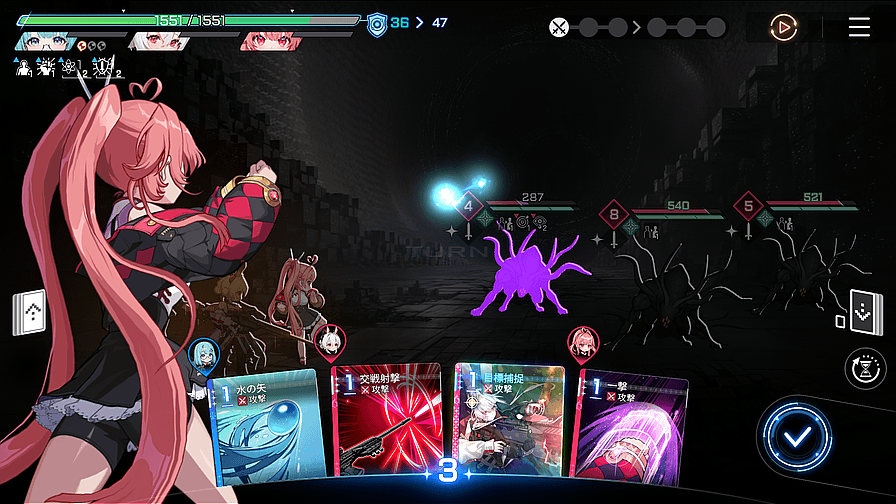
Task: Click the hourglass icon button
Action: (x=864, y=369)
